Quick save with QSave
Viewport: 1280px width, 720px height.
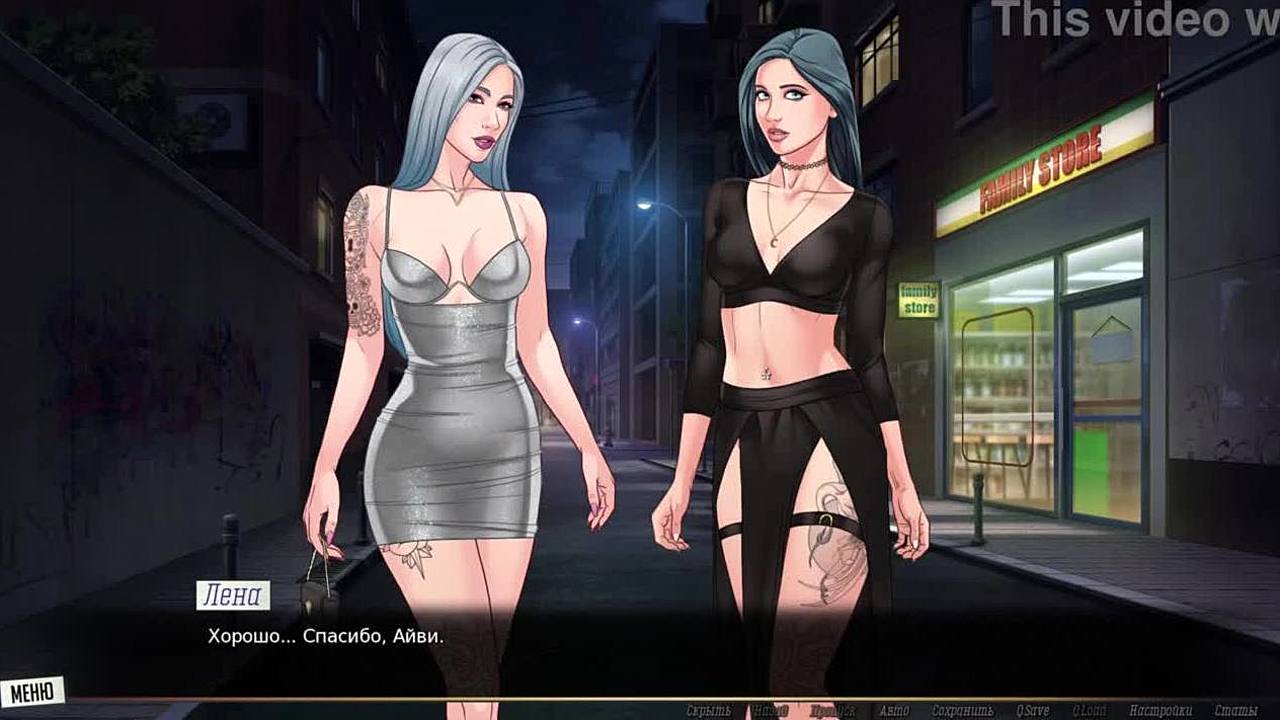tap(1030, 711)
